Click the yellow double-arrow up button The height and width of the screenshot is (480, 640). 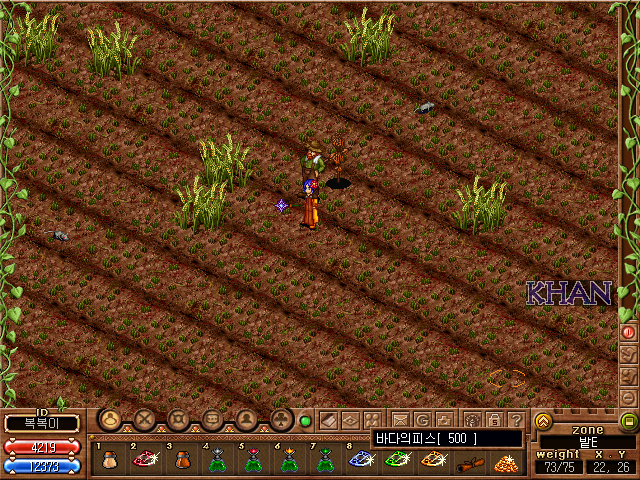(544, 421)
